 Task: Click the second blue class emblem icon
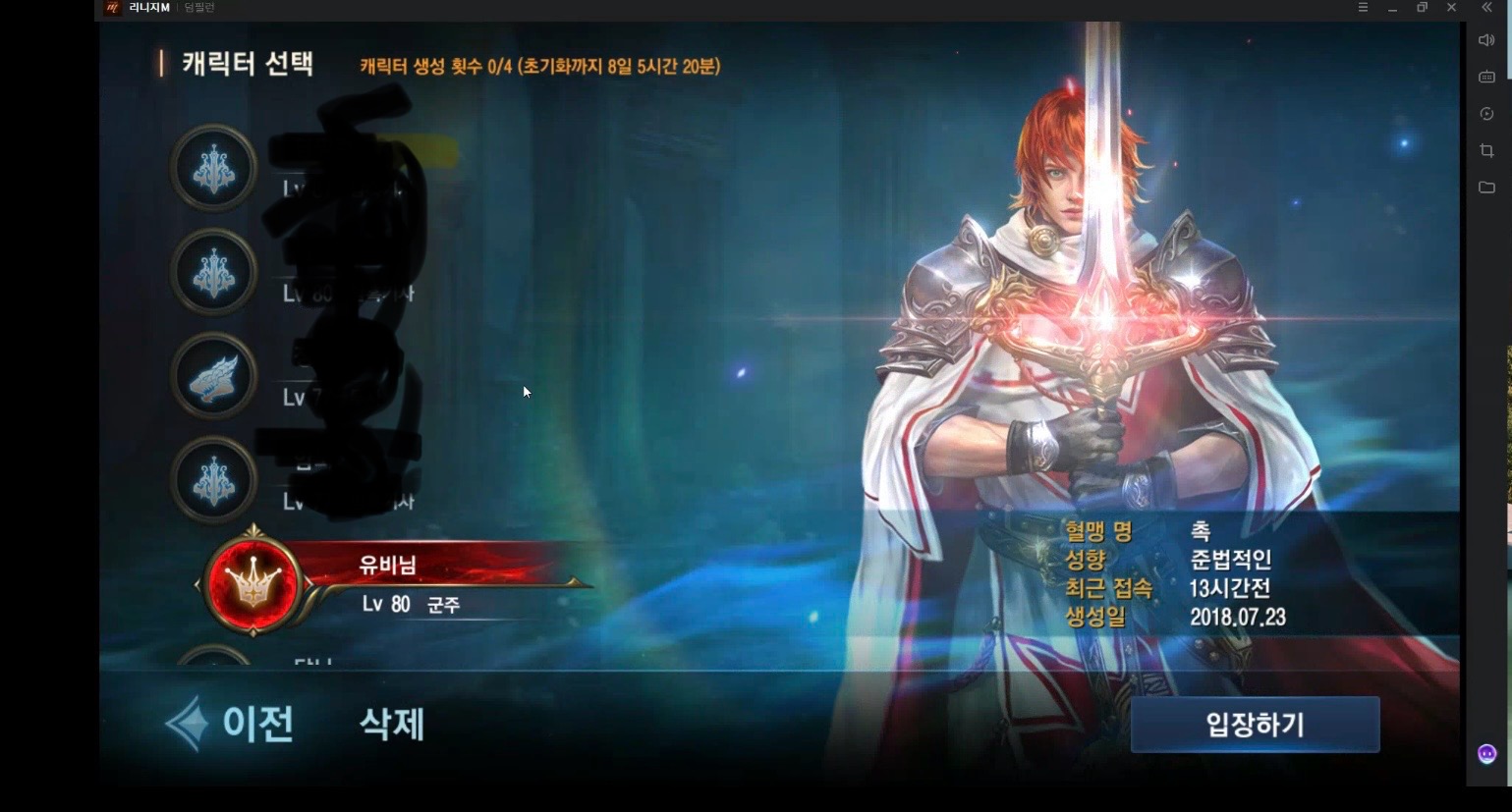point(213,273)
